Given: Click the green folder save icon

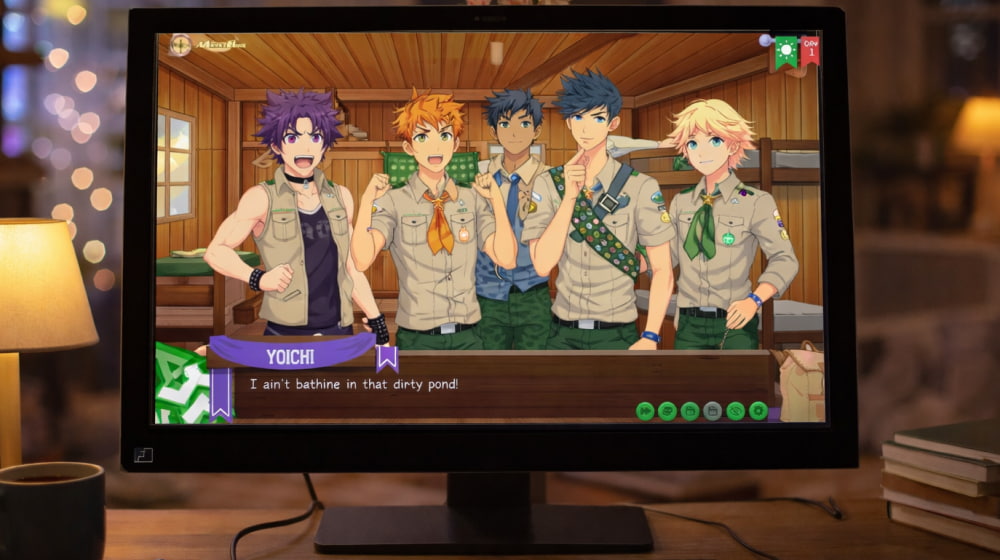Looking at the screenshot, I should click(690, 410).
